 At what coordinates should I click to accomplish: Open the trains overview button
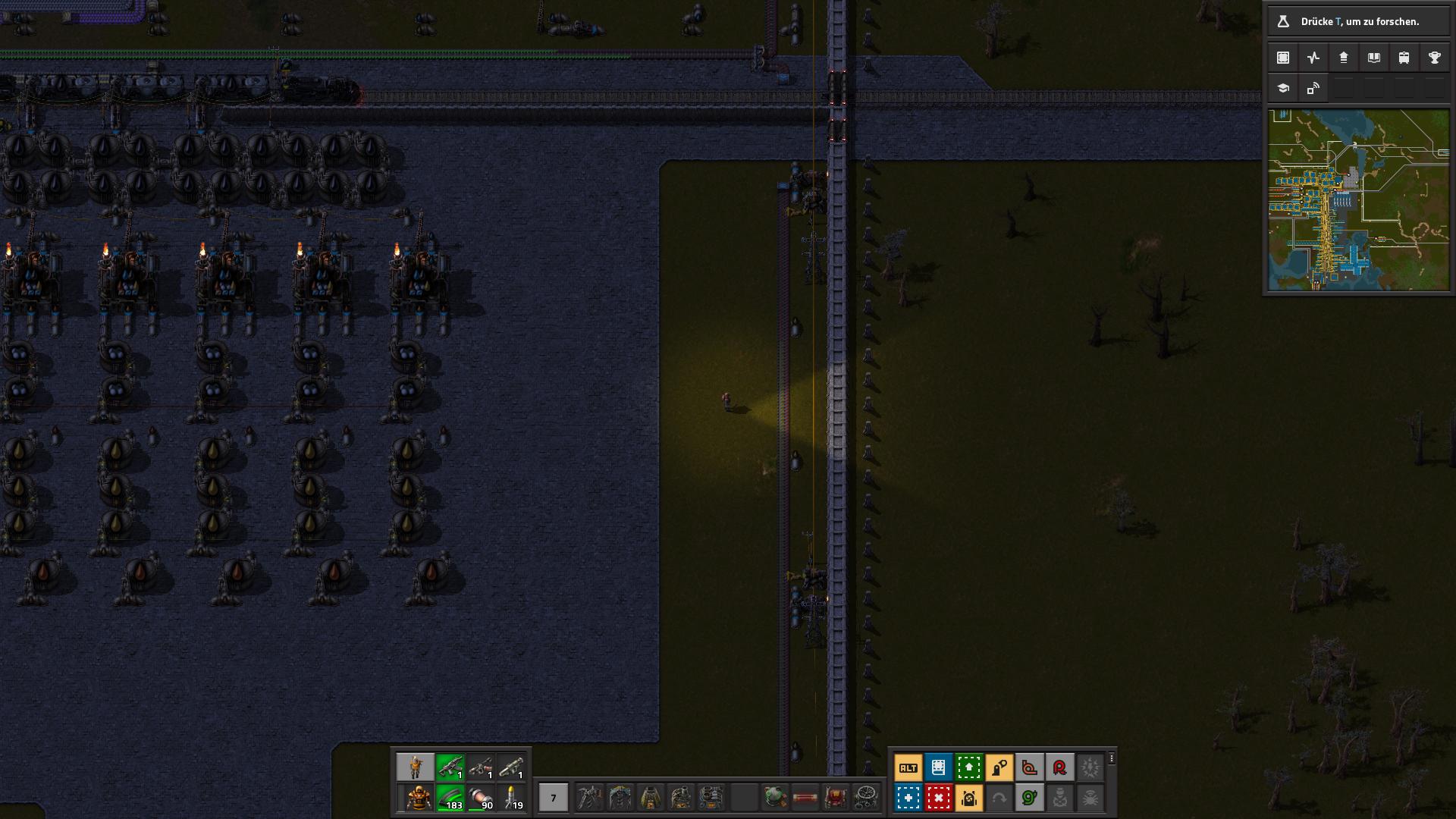tap(1404, 58)
